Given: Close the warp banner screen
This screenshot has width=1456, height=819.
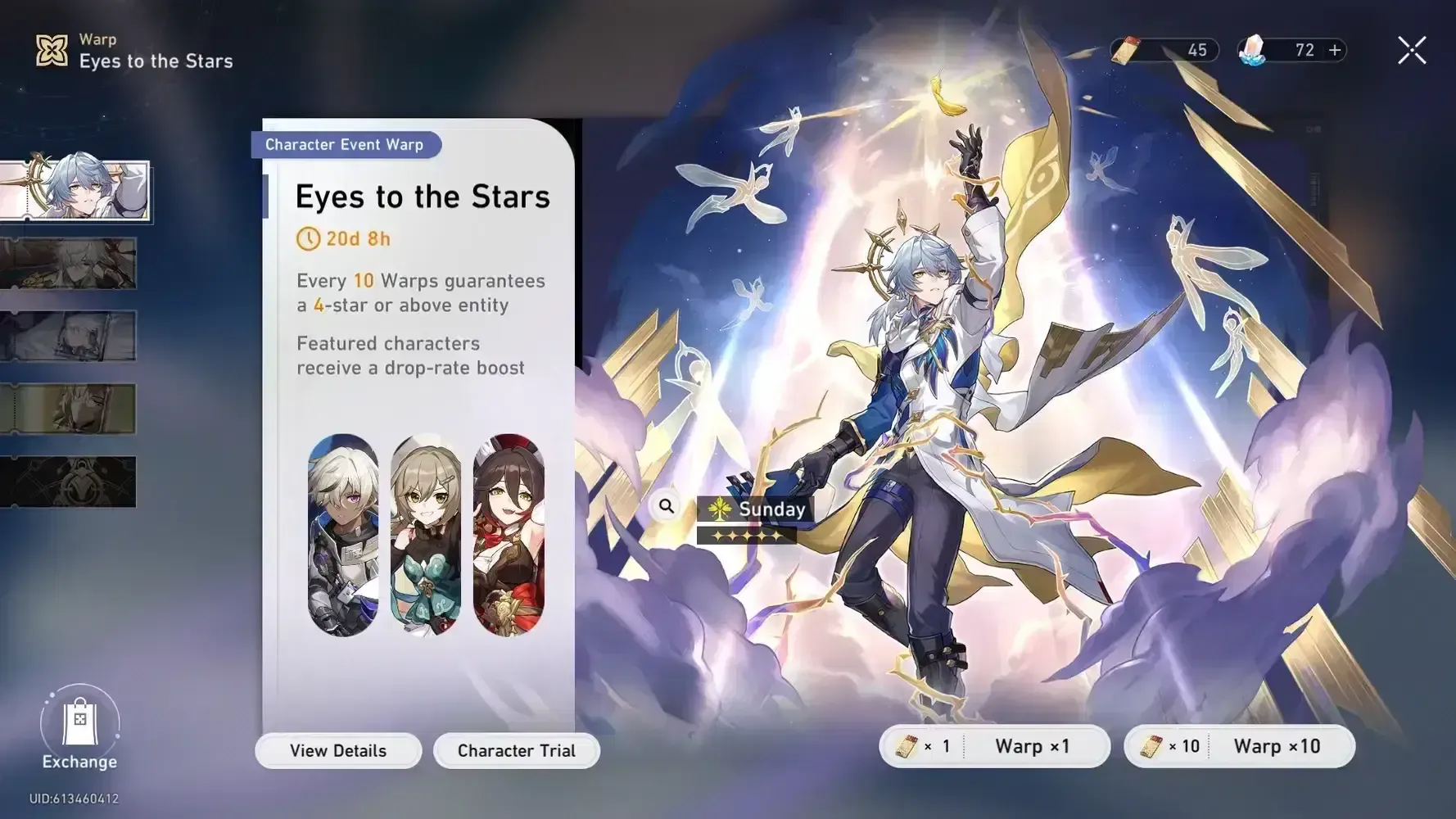Looking at the screenshot, I should point(1411,51).
